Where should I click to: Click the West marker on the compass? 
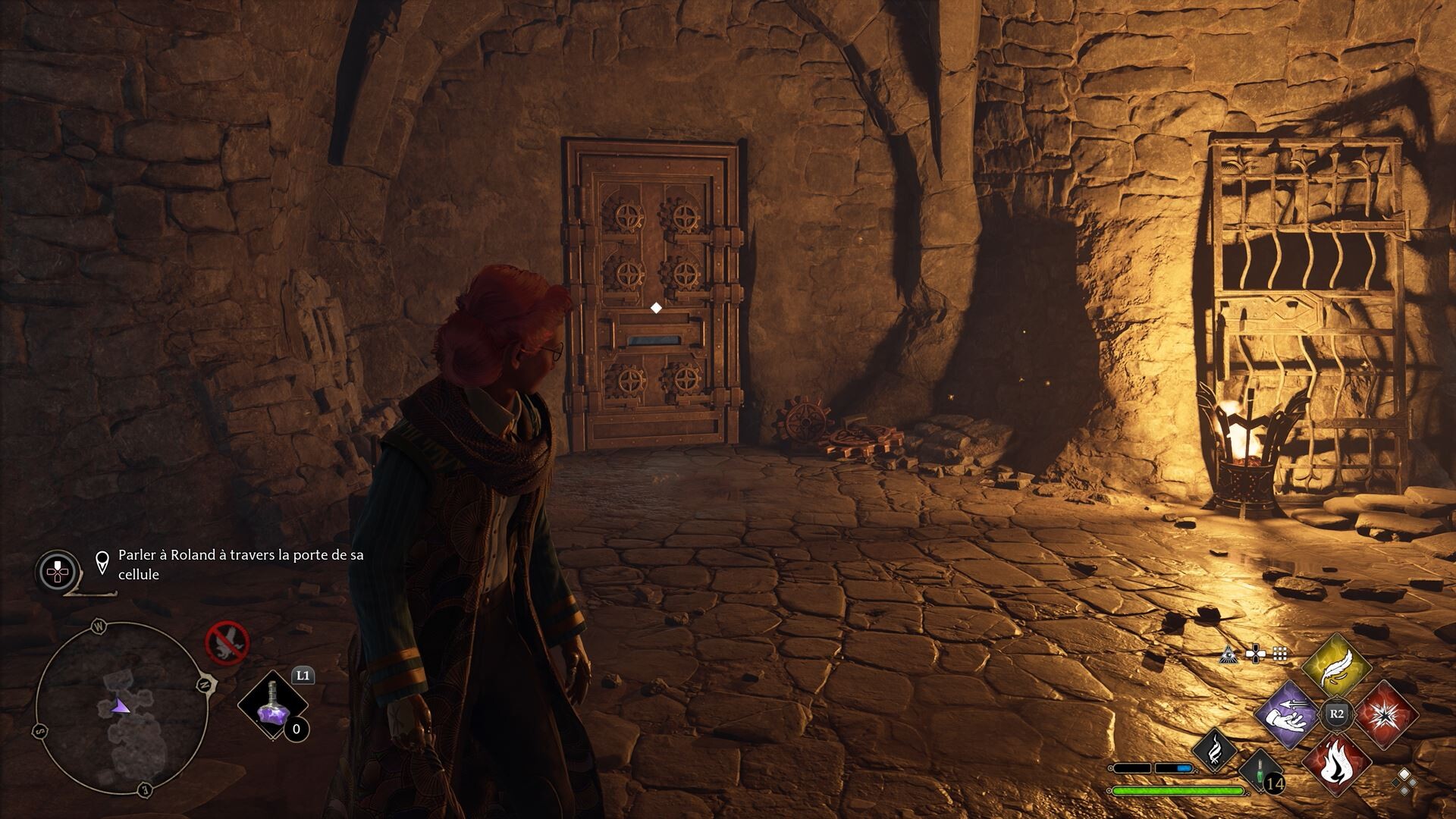click(x=99, y=625)
